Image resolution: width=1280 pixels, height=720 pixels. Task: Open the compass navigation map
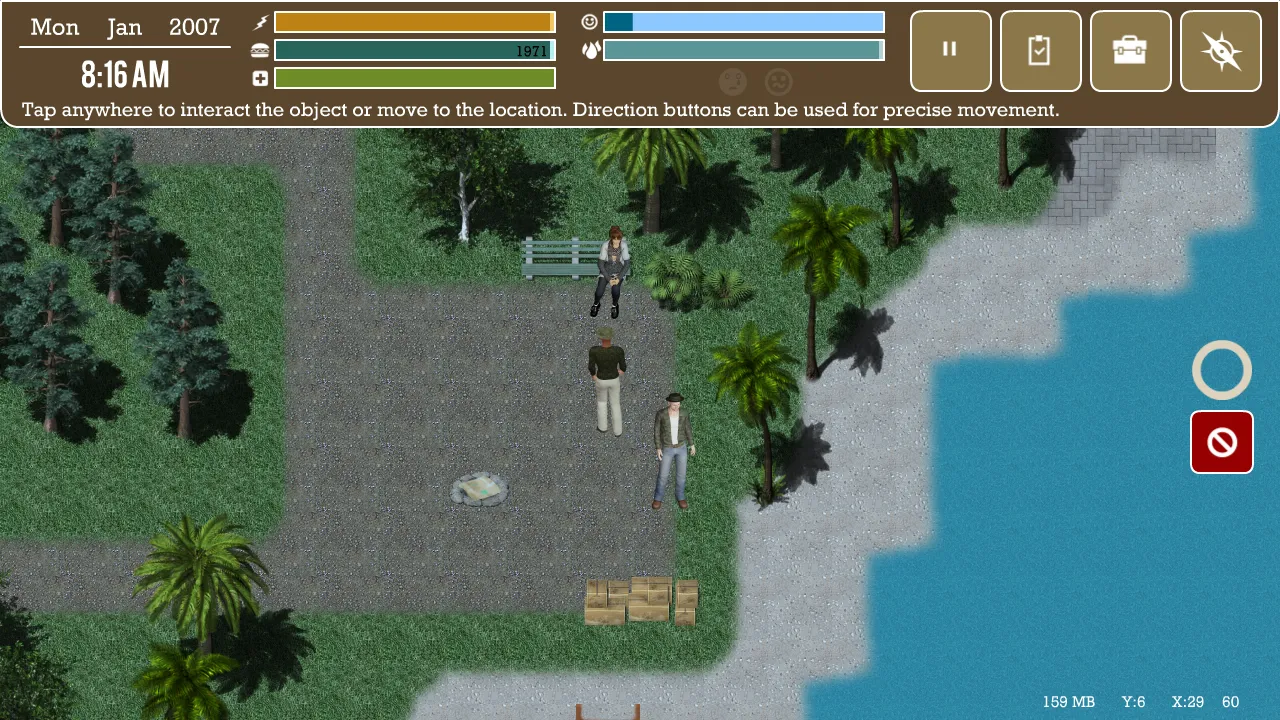coord(1220,50)
